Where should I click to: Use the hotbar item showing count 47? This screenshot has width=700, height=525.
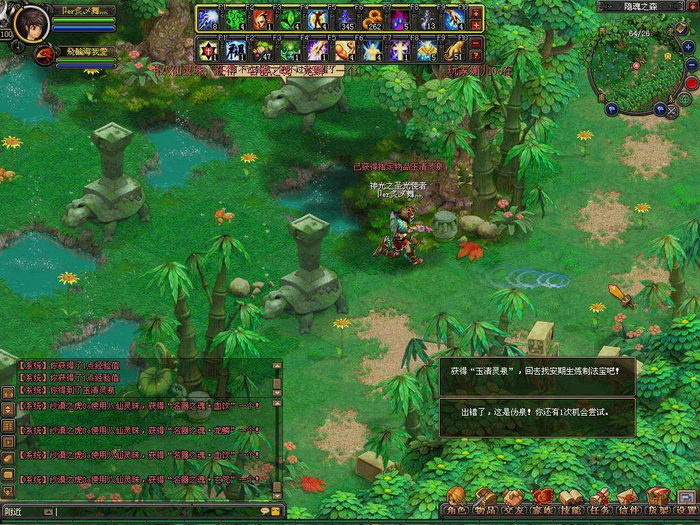264,49
